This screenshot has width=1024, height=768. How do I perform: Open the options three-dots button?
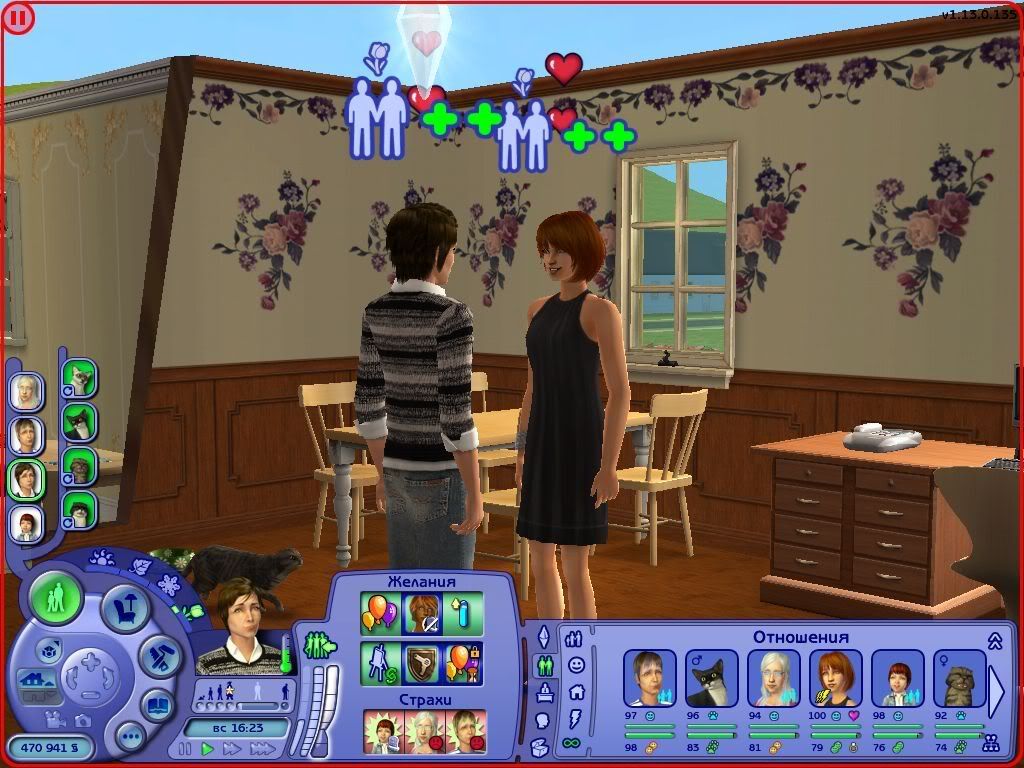(x=130, y=737)
